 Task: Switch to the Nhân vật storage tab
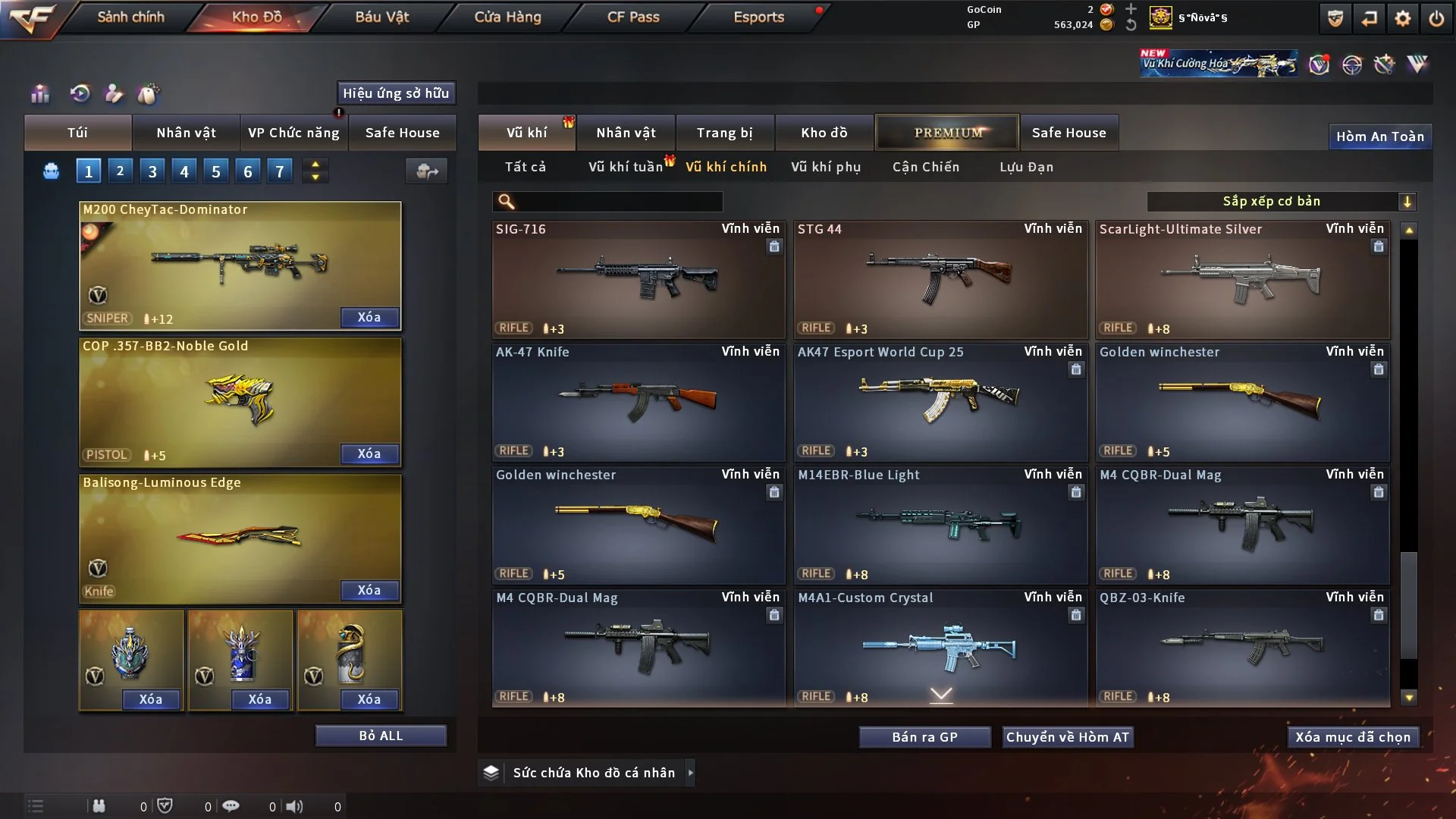tap(626, 133)
